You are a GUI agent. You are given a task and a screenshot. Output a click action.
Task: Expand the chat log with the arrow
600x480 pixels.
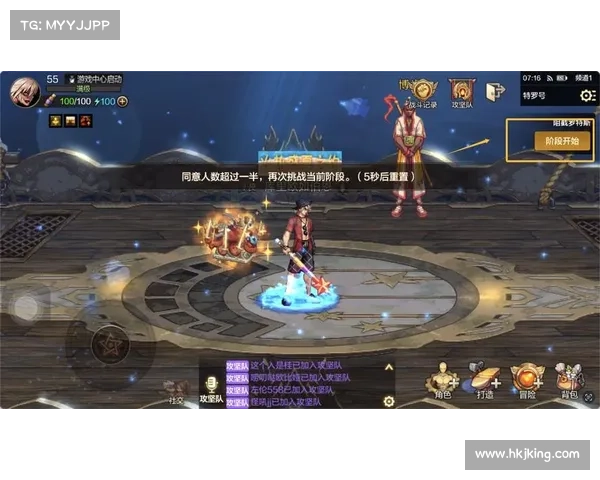[389, 368]
